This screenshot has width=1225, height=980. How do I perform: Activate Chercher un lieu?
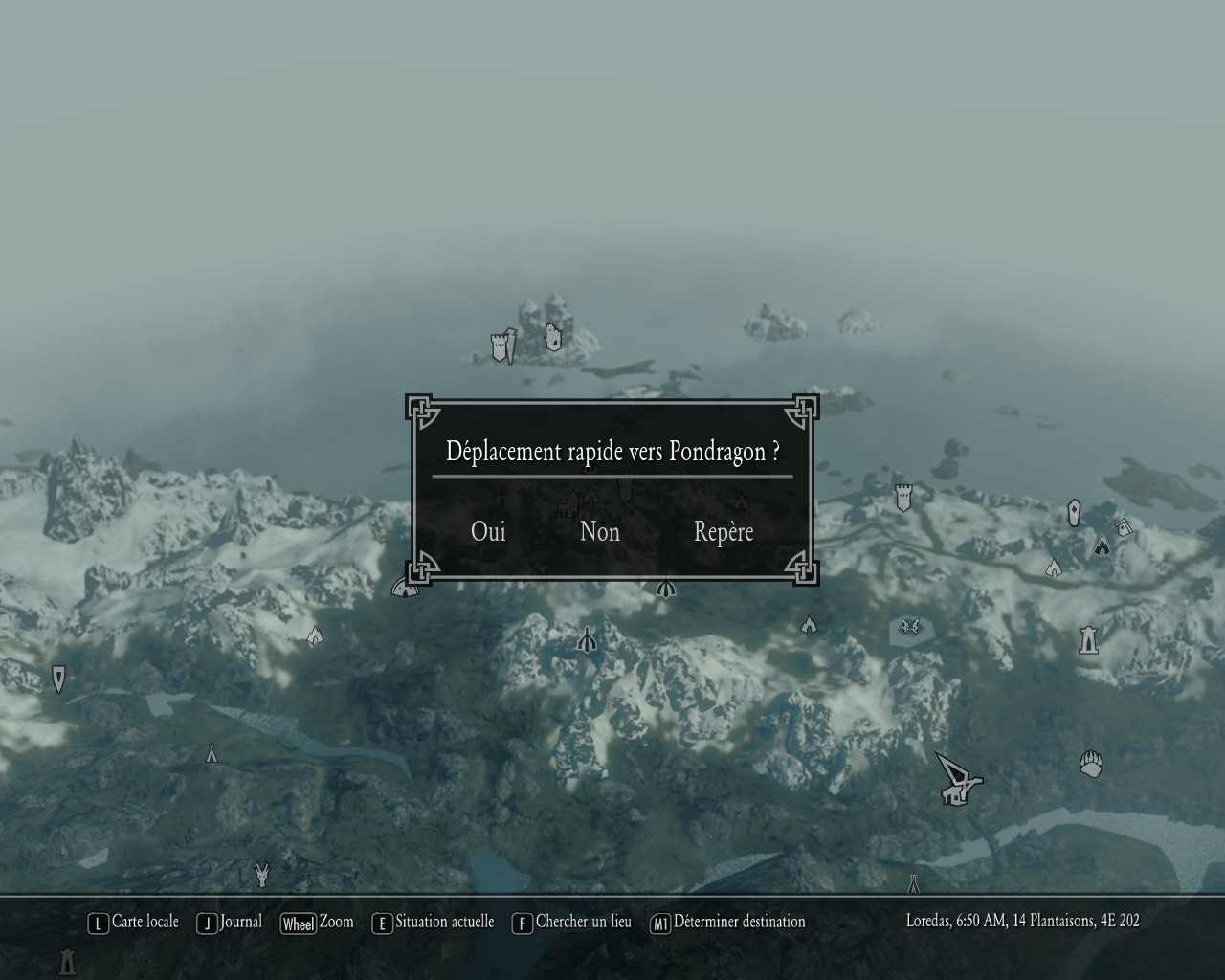point(572,922)
